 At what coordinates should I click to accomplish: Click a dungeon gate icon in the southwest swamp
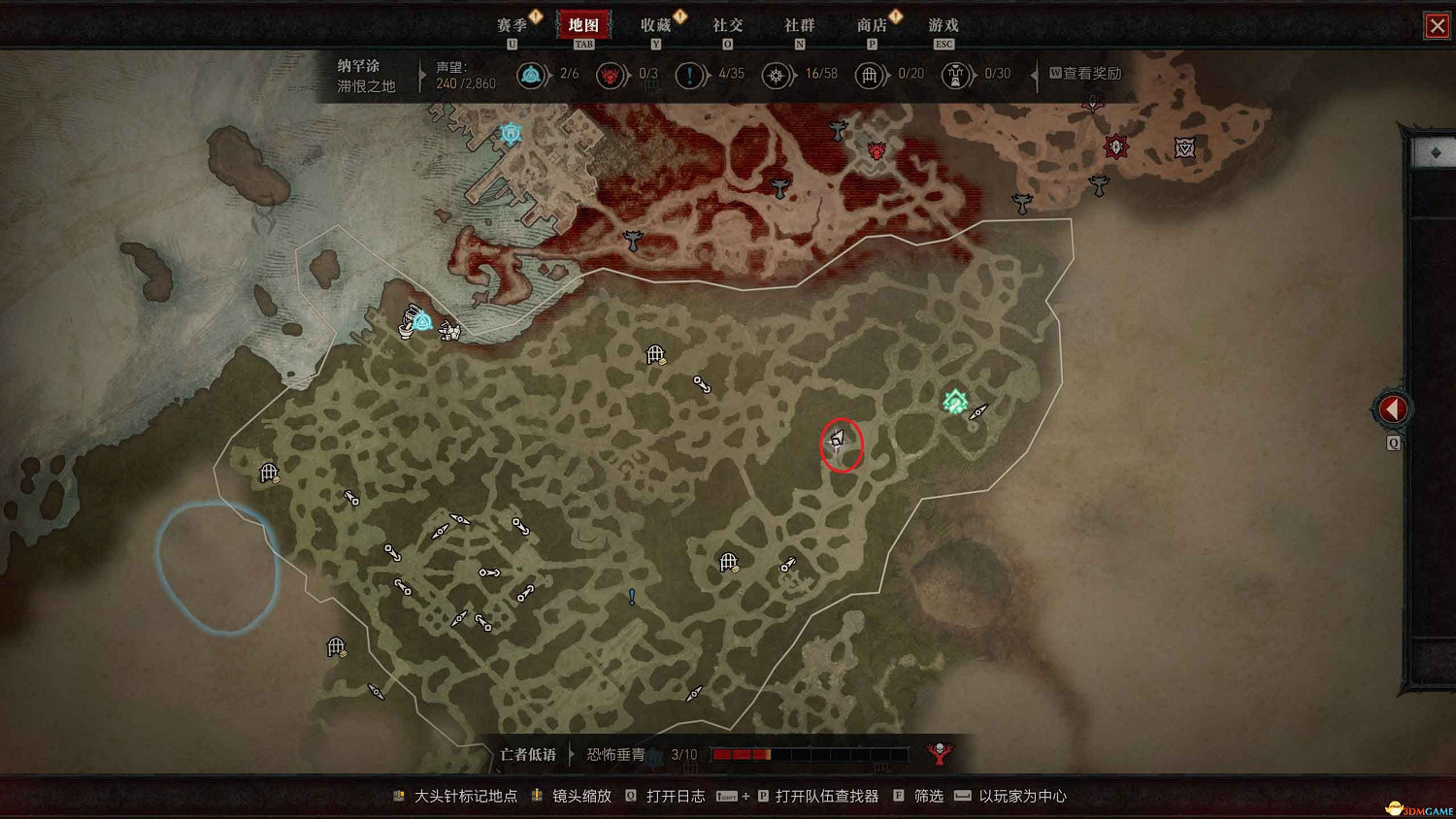336,646
